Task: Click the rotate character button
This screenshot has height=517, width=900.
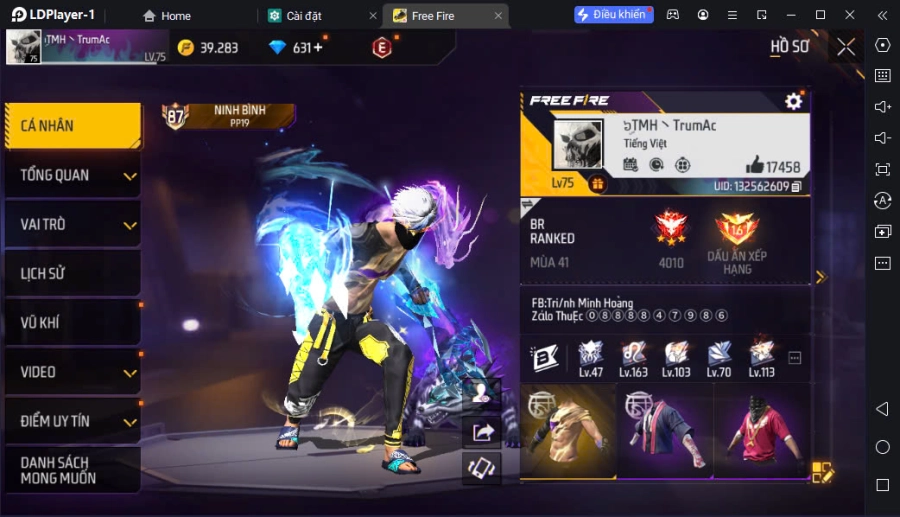Action: click(x=482, y=467)
